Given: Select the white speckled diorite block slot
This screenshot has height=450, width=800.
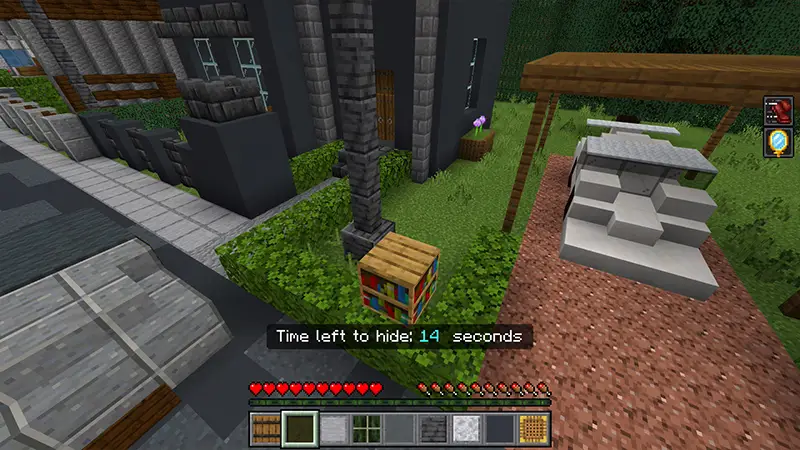Looking at the screenshot, I should [x=467, y=429].
